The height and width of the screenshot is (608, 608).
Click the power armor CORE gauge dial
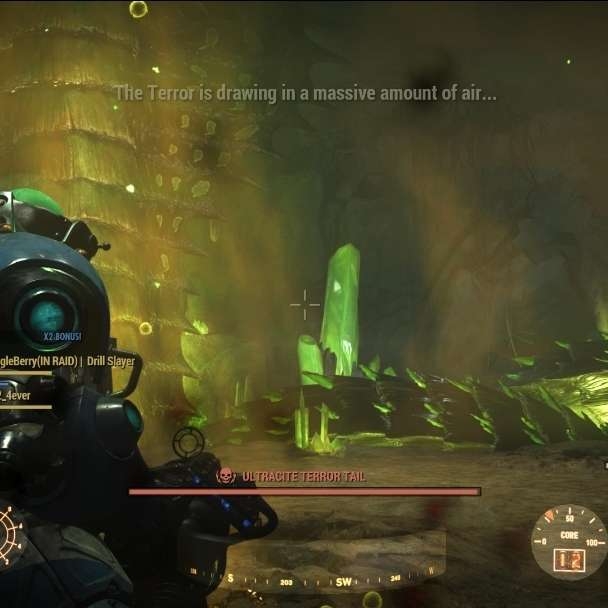pos(569,542)
